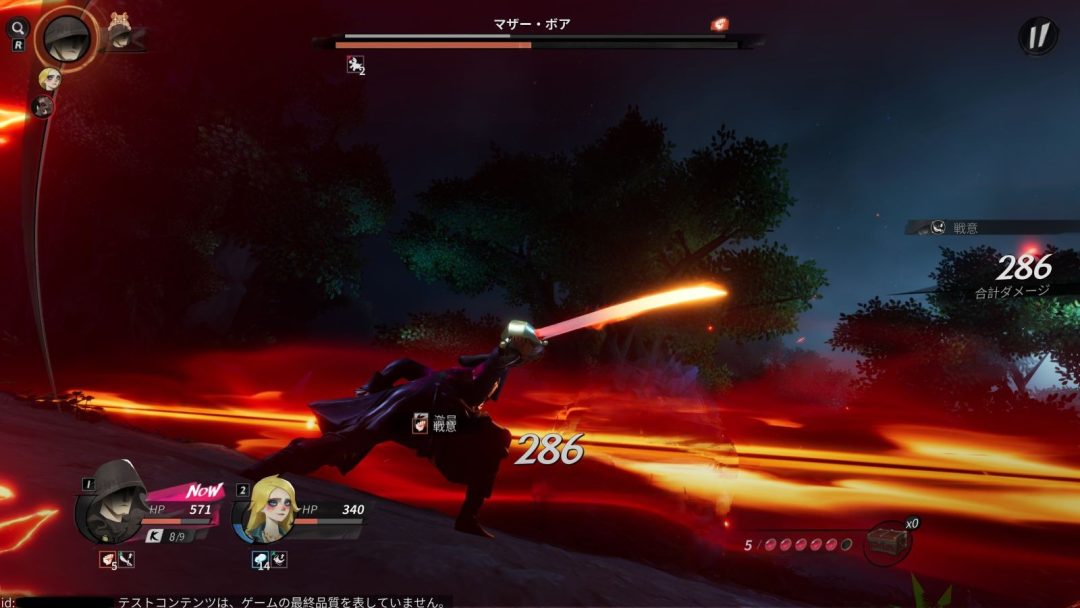Select the blonde woman's turn-order portrait
Screen dimensions: 1080x608
49,78
